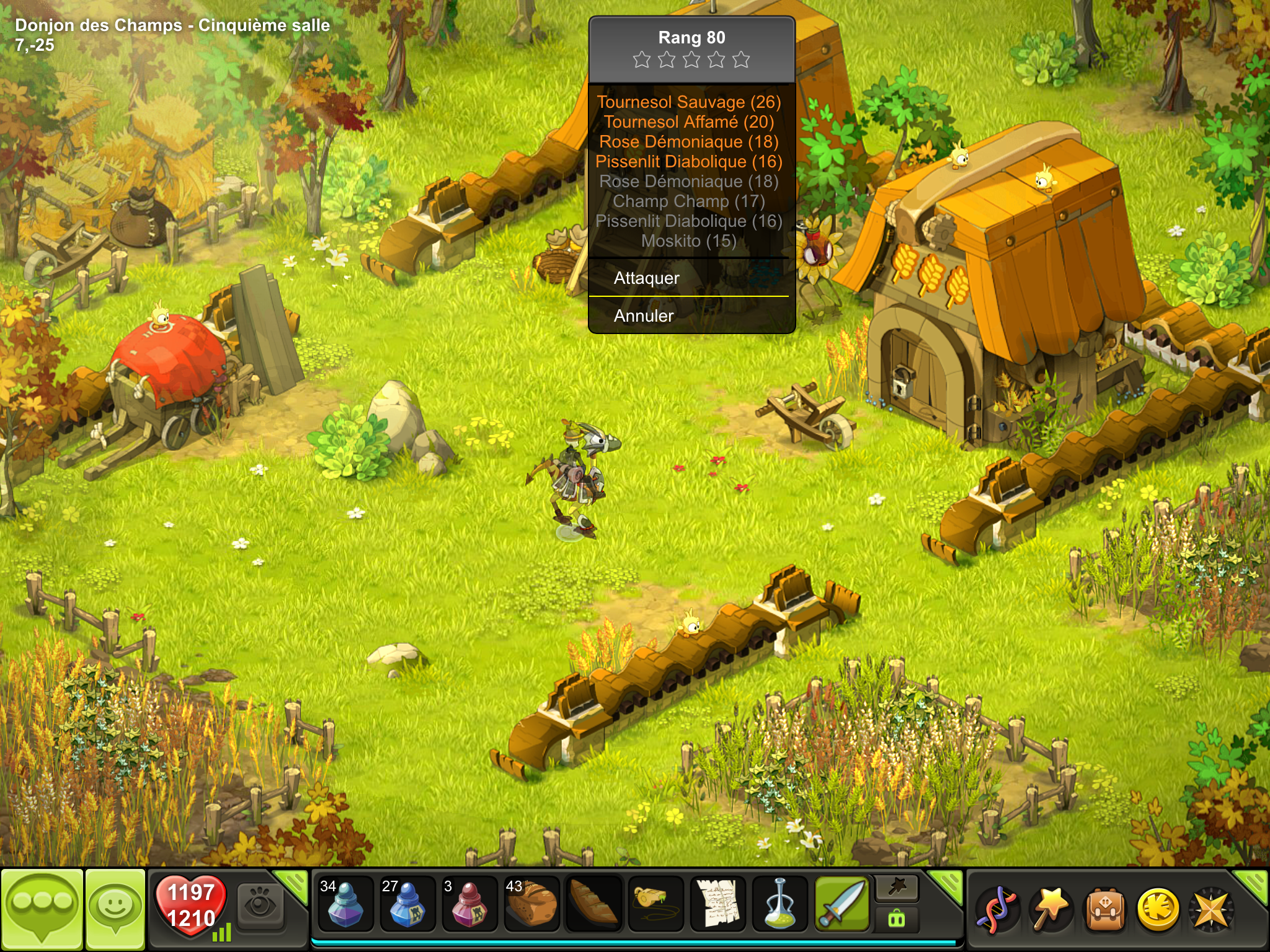1270x952 pixels.
Task: Activate the sword weapon attack slot
Action: [841, 904]
